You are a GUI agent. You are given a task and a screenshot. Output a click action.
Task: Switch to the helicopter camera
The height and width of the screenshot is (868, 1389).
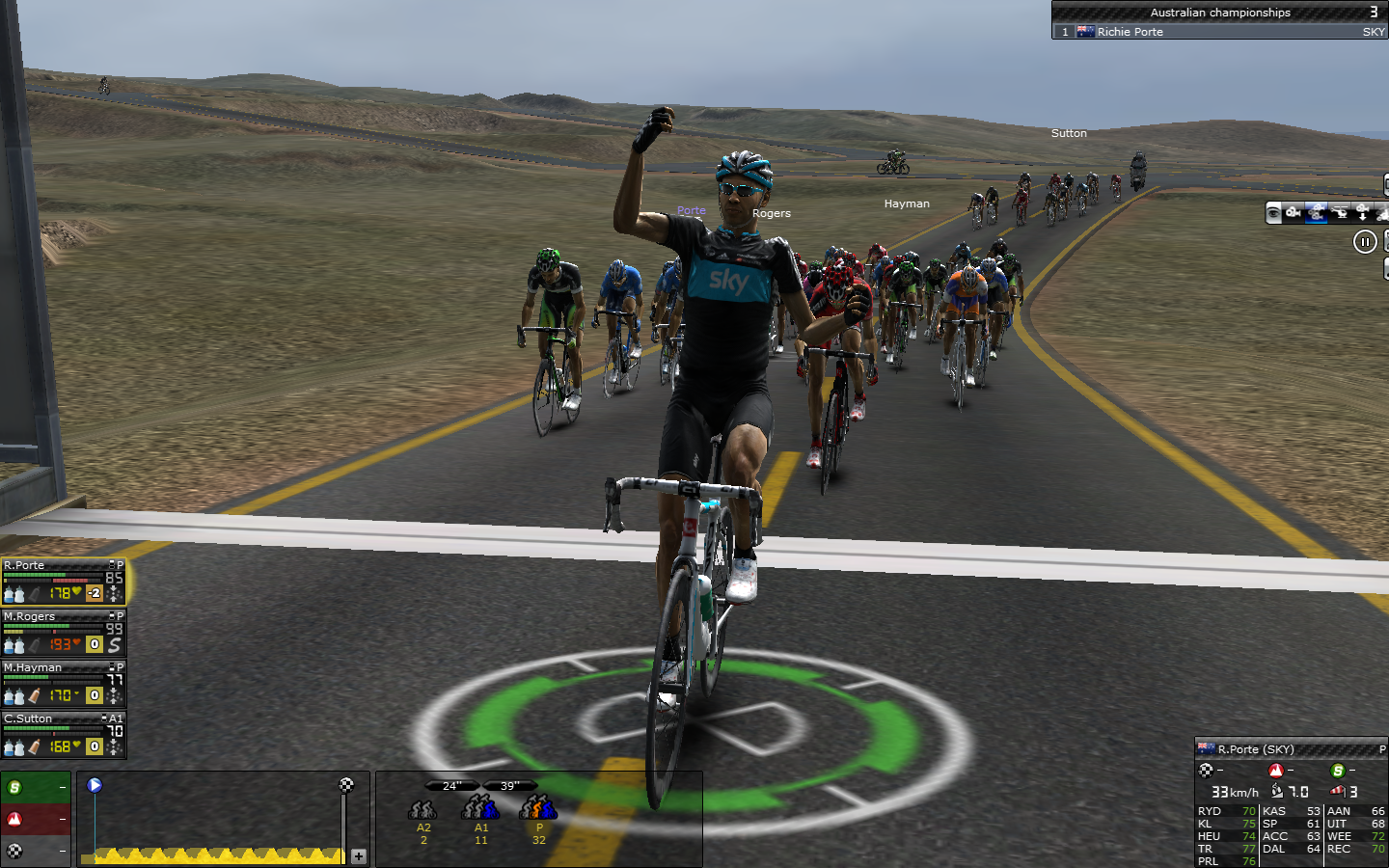tap(1340, 213)
